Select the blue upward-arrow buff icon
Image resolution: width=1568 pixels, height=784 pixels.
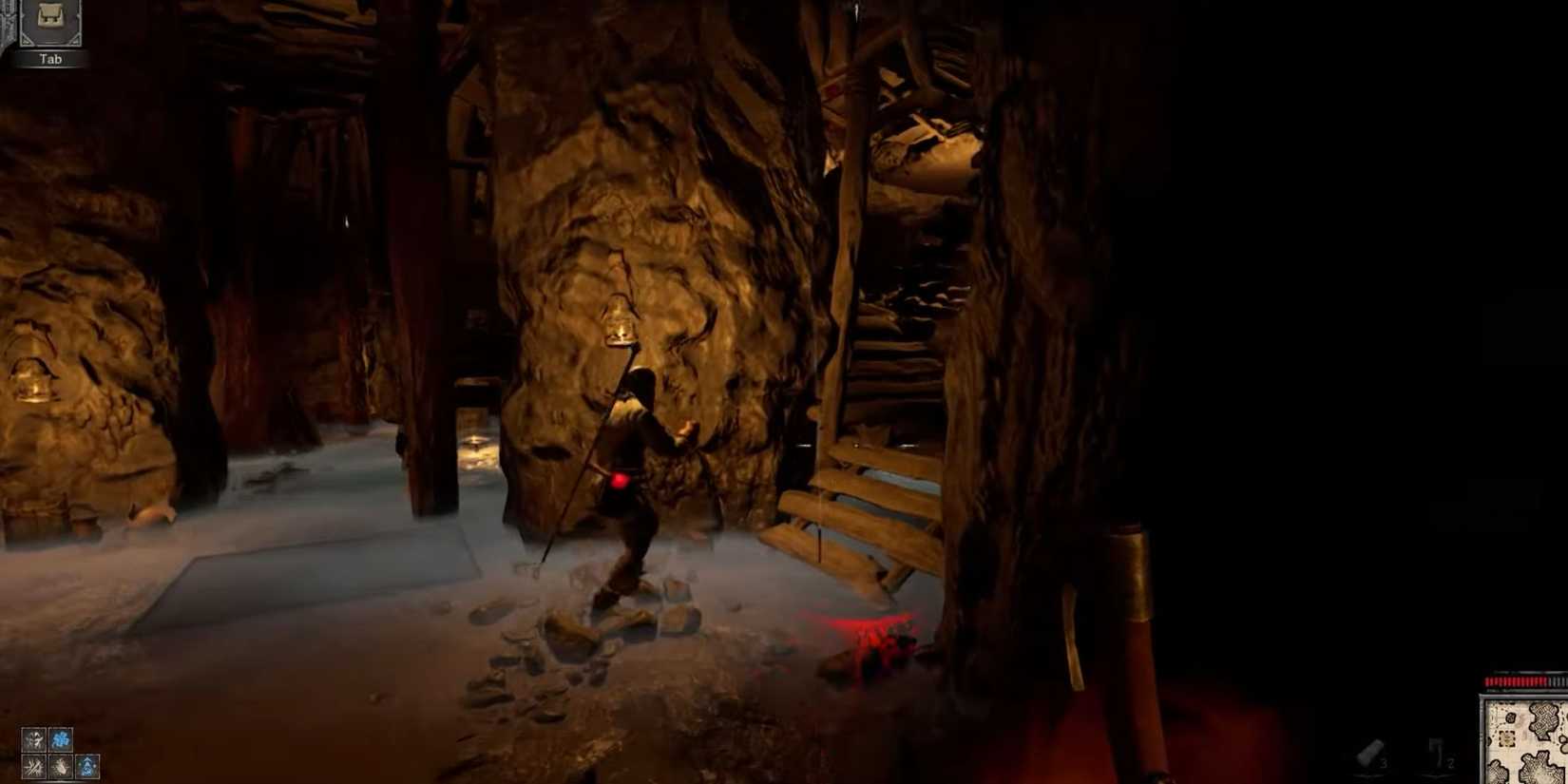pos(87,765)
